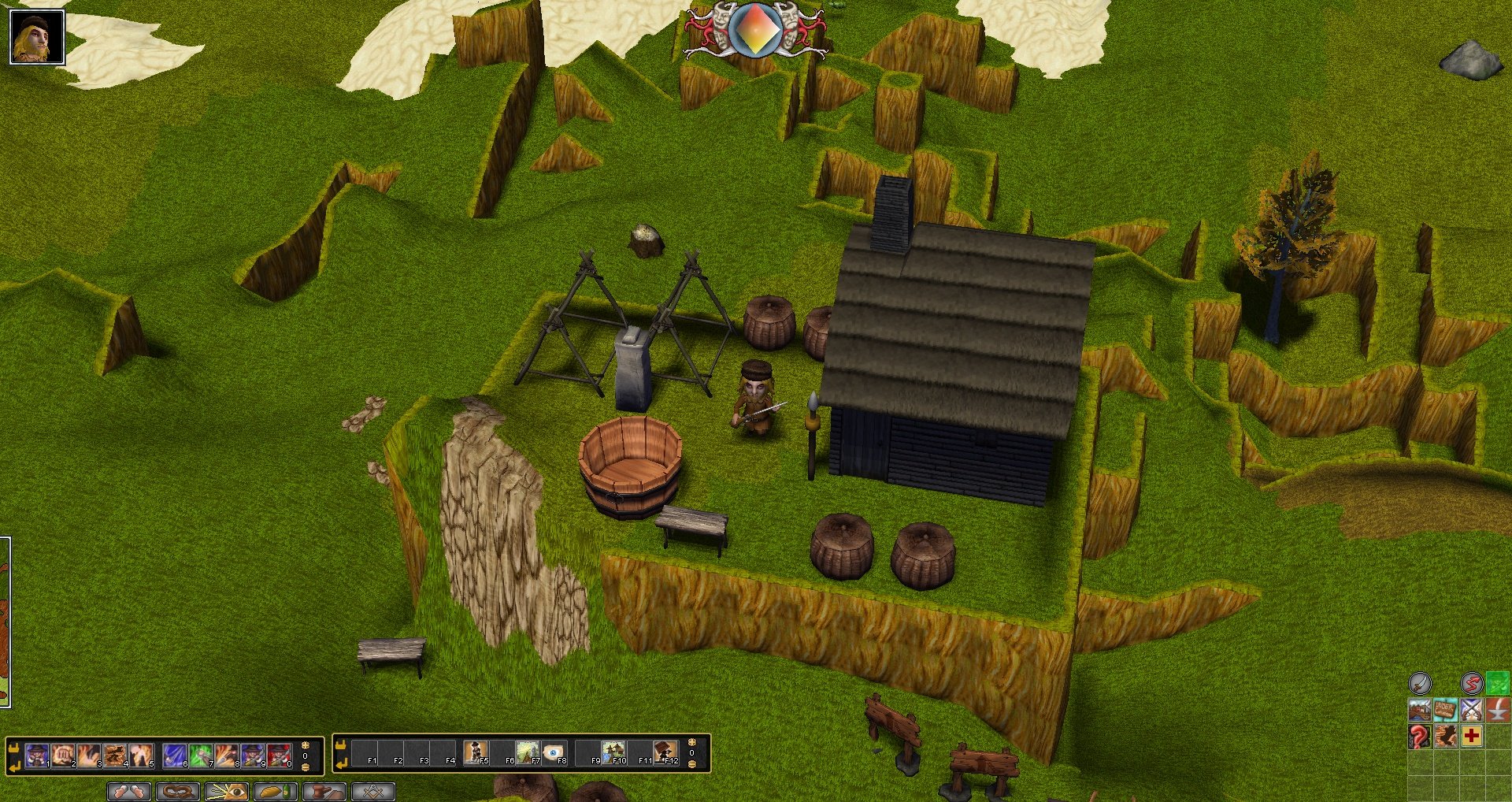1512x802 pixels.
Task: Click the Under Construction sign icon
Action: (x=1446, y=710)
